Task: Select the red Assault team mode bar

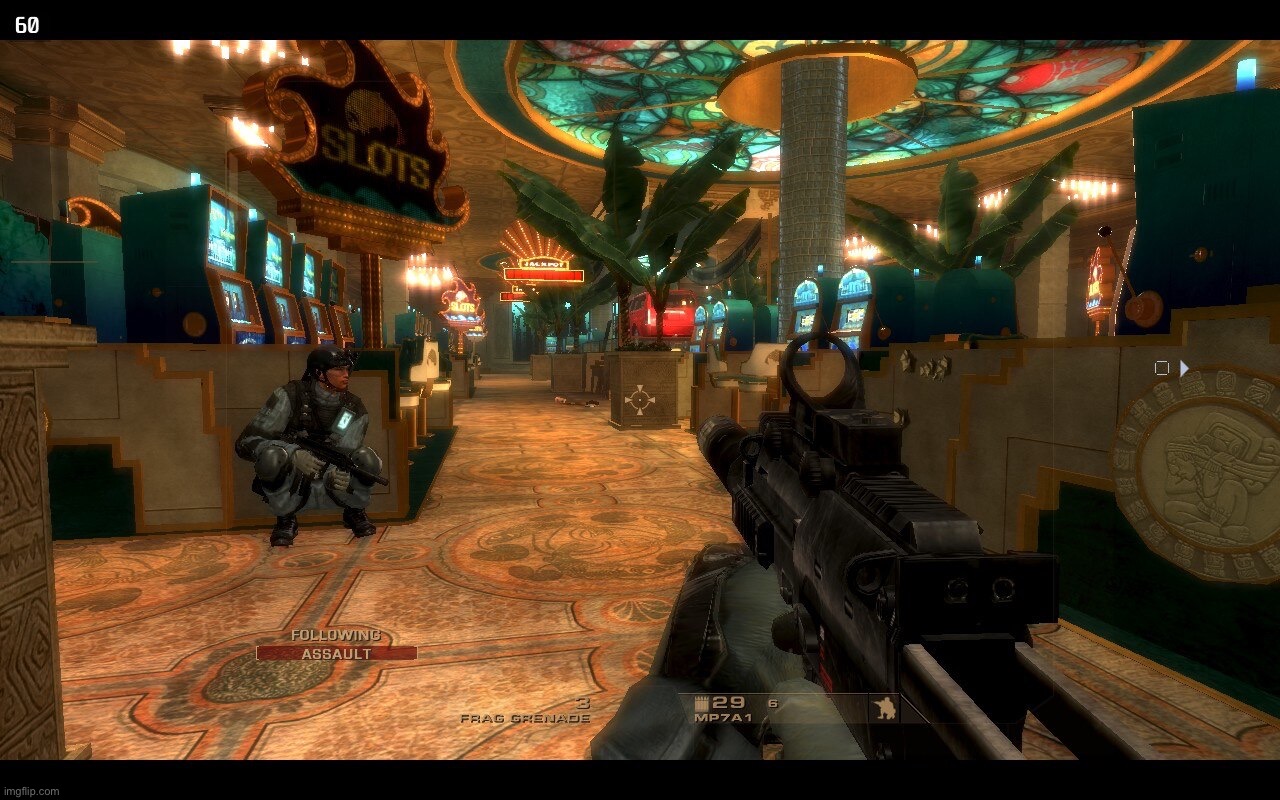Action: click(x=336, y=653)
